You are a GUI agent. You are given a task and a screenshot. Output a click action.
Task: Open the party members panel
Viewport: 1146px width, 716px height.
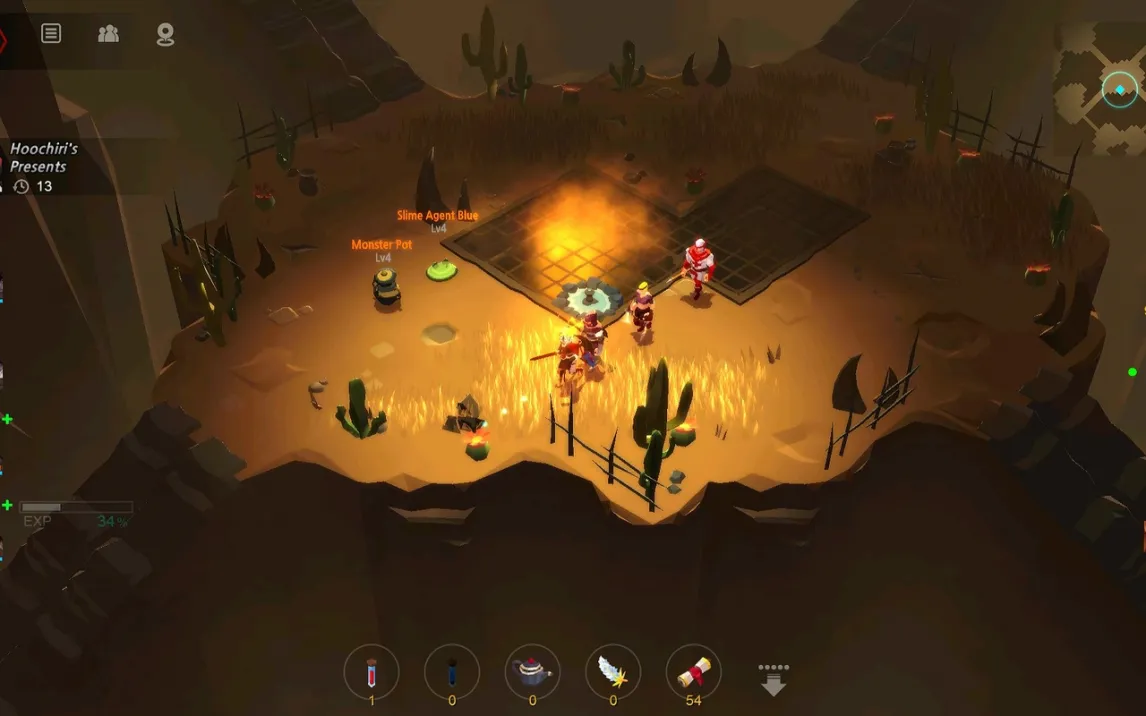(108, 34)
